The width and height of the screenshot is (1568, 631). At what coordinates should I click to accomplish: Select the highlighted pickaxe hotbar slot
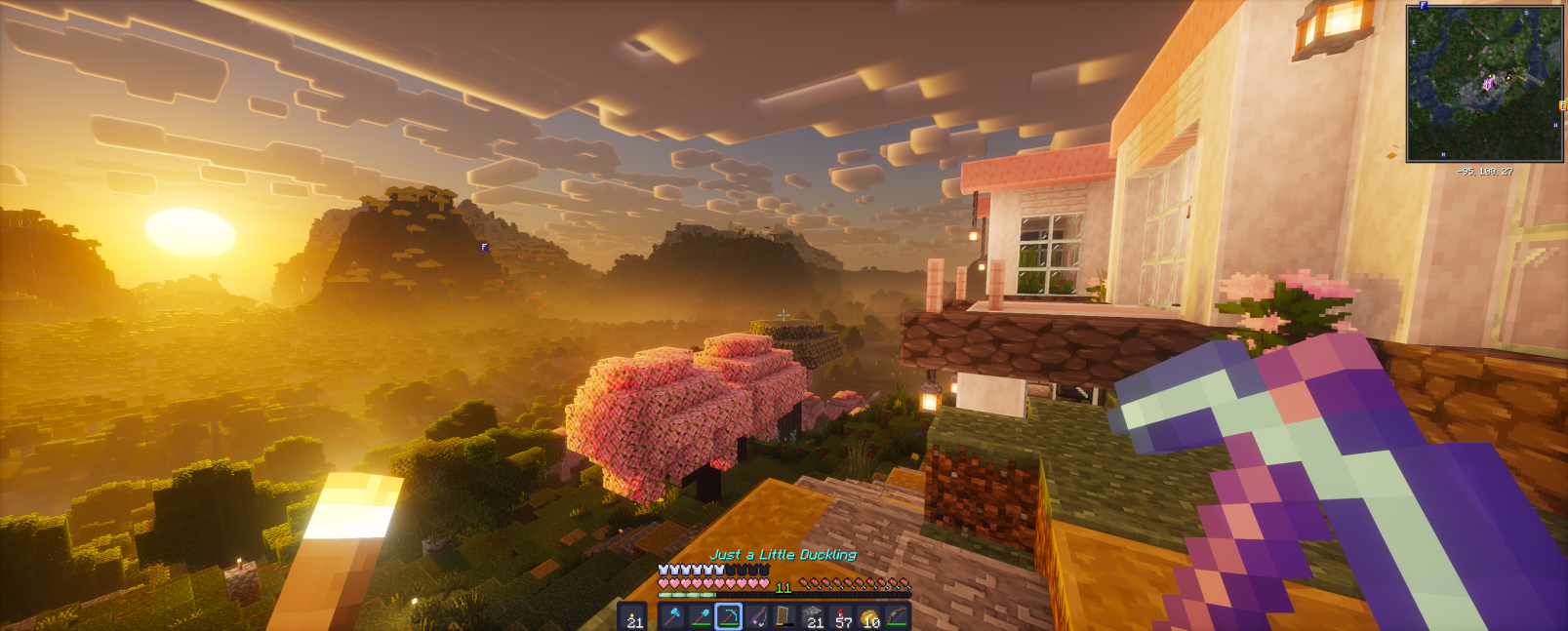pos(728,616)
